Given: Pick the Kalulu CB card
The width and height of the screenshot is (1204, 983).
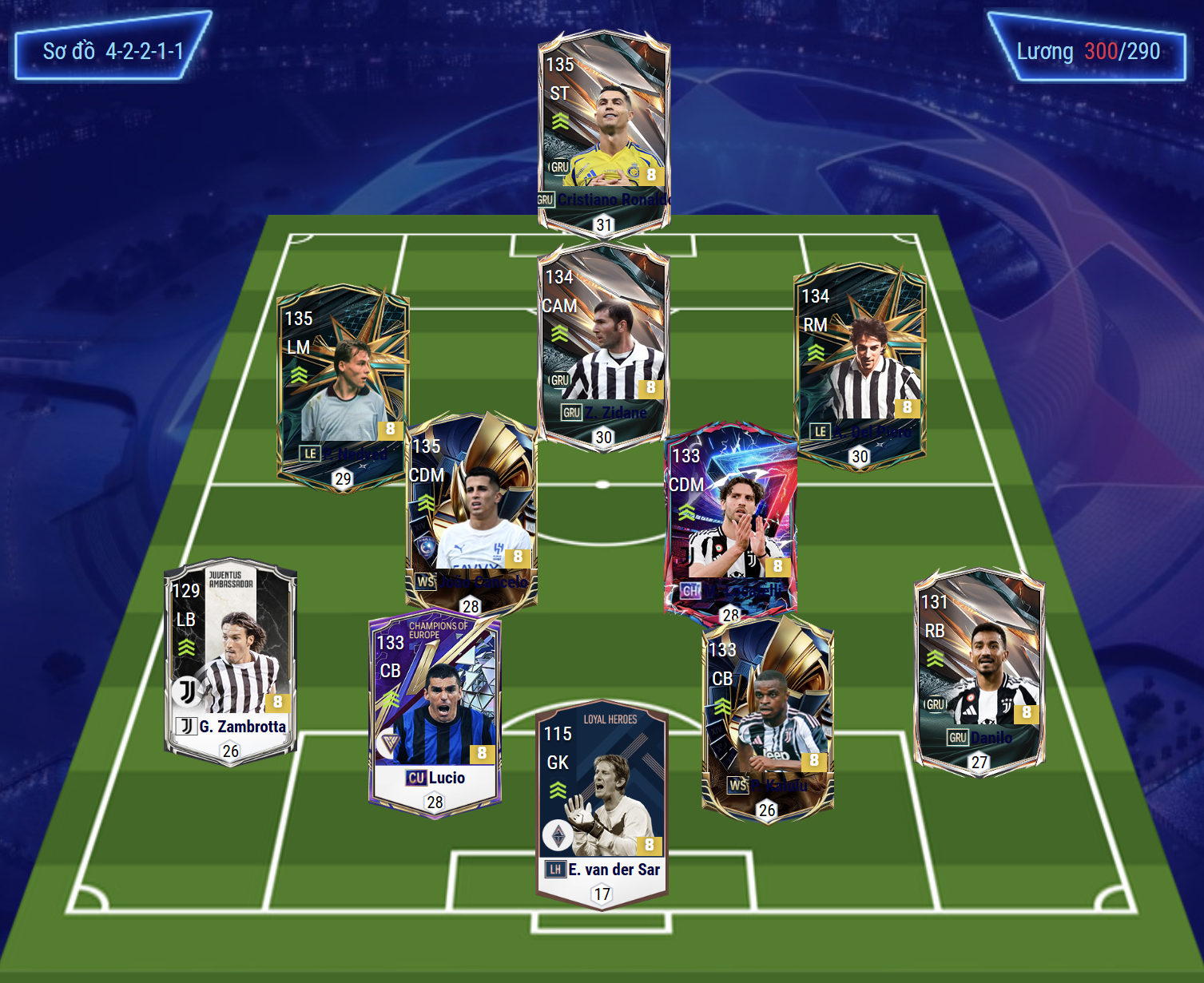Looking at the screenshot, I should tap(767, 719).
